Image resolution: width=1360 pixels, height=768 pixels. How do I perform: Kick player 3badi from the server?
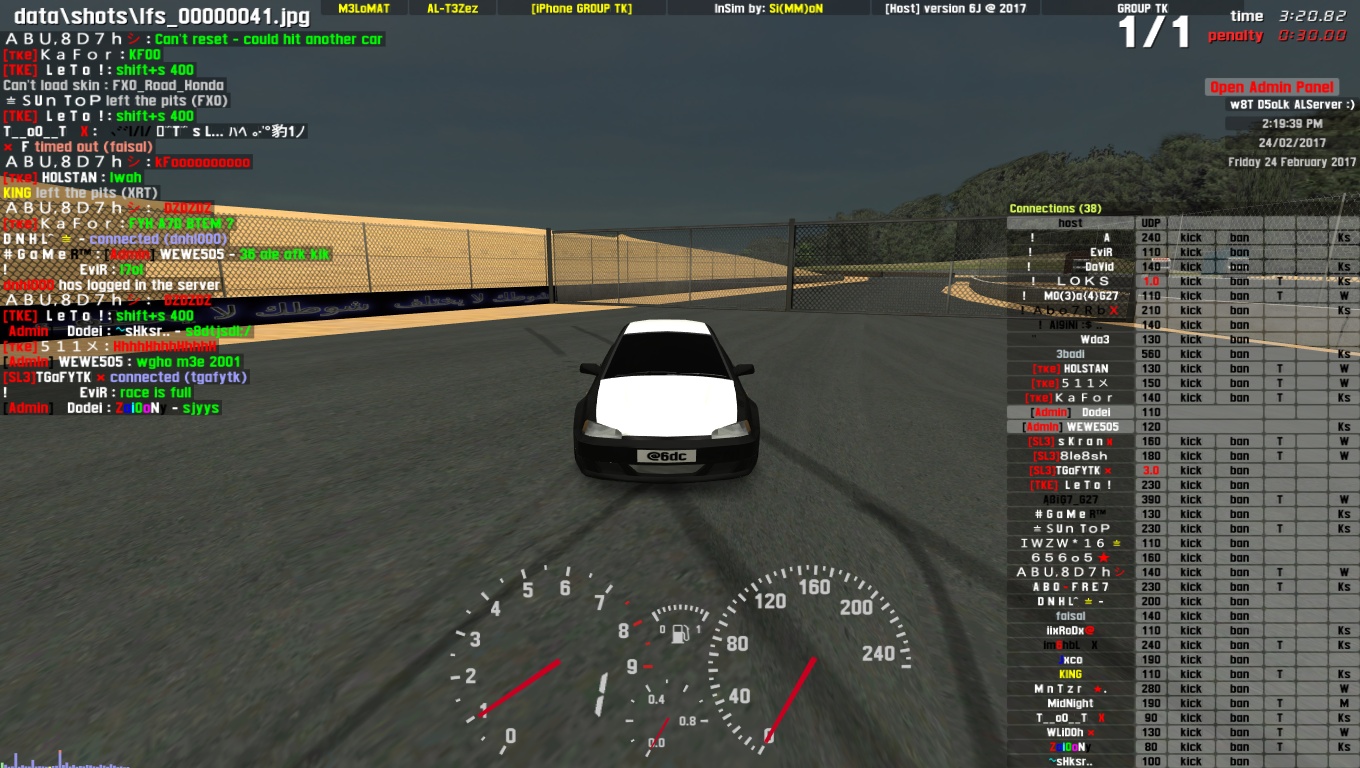pyautogui.click(x=1190, y=354)
